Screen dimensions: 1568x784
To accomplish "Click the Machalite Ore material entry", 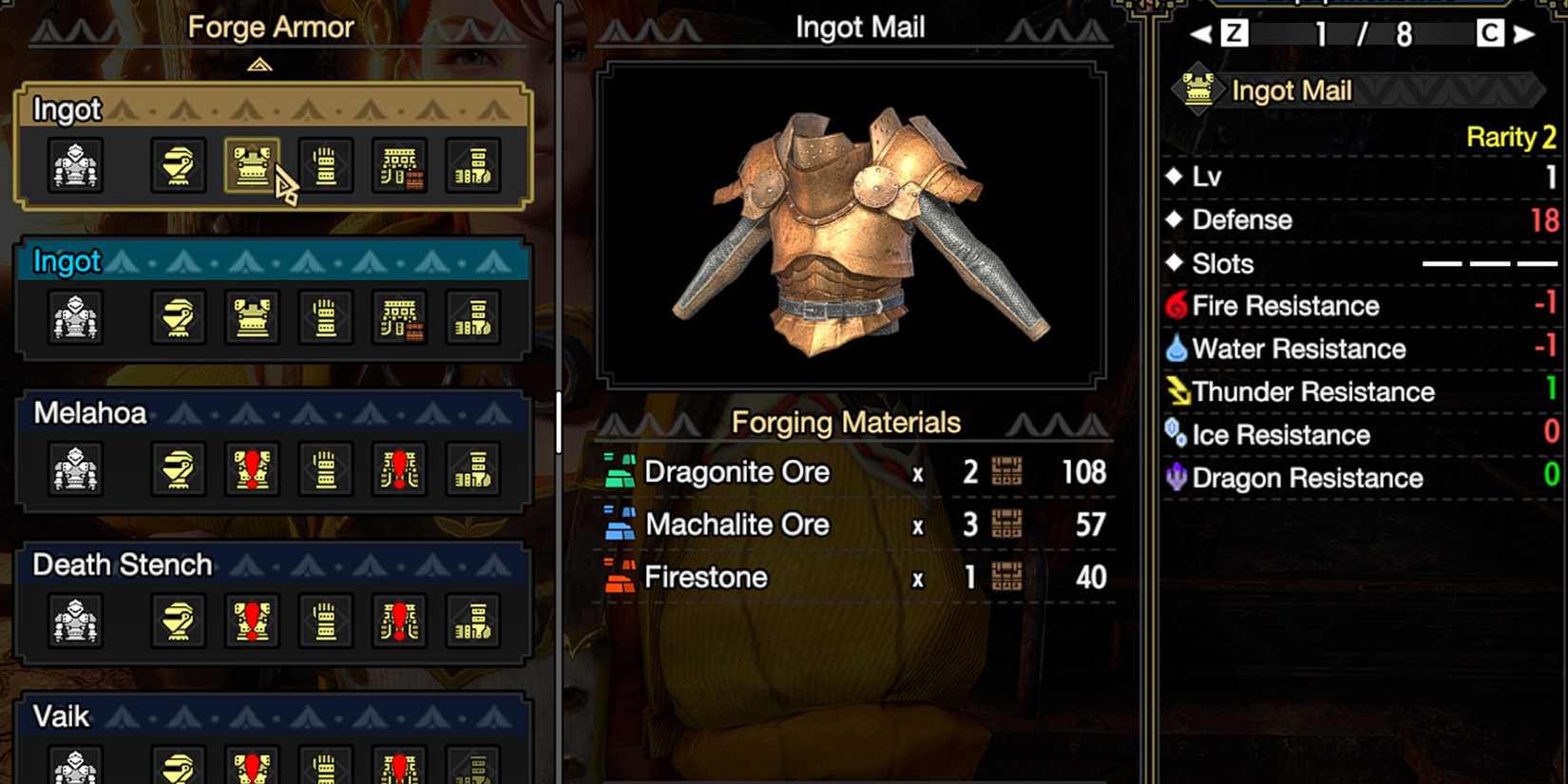I will [736, 525].
